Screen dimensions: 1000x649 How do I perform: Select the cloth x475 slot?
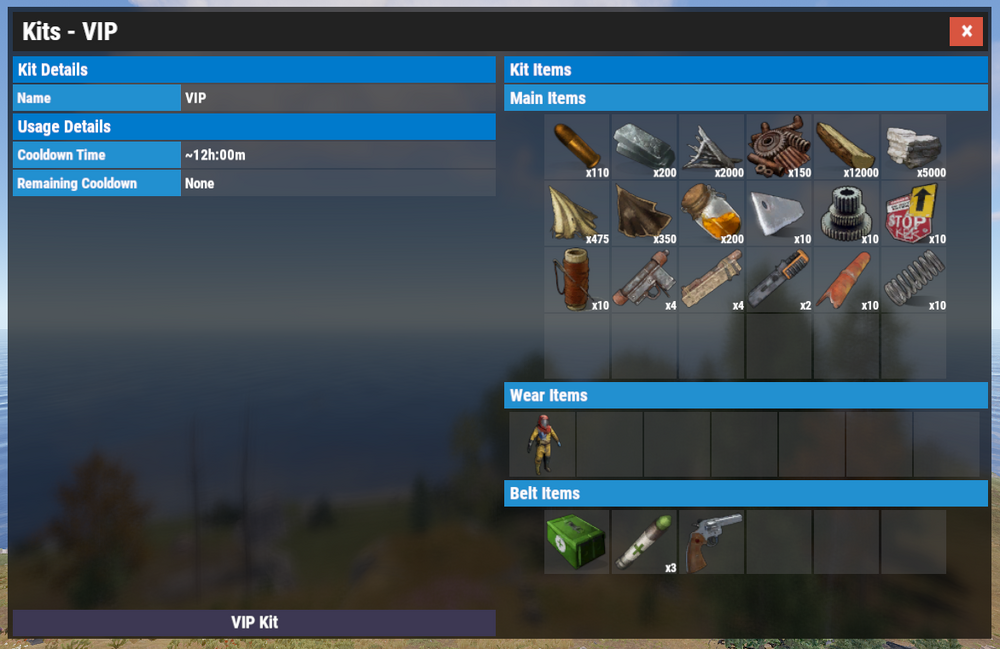pyautogui.click(x=577, y=213)
